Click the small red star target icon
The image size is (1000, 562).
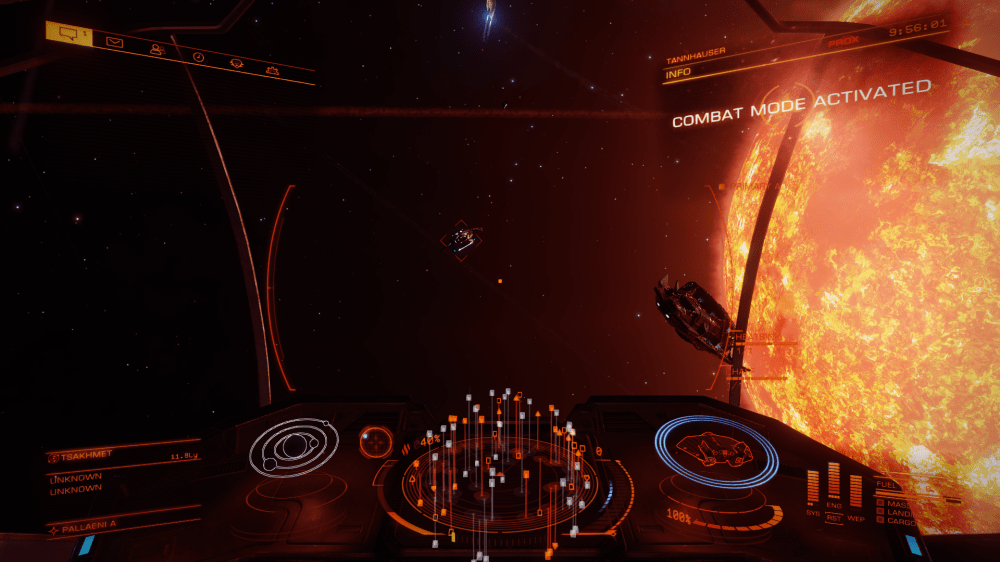tap(377, 441)
